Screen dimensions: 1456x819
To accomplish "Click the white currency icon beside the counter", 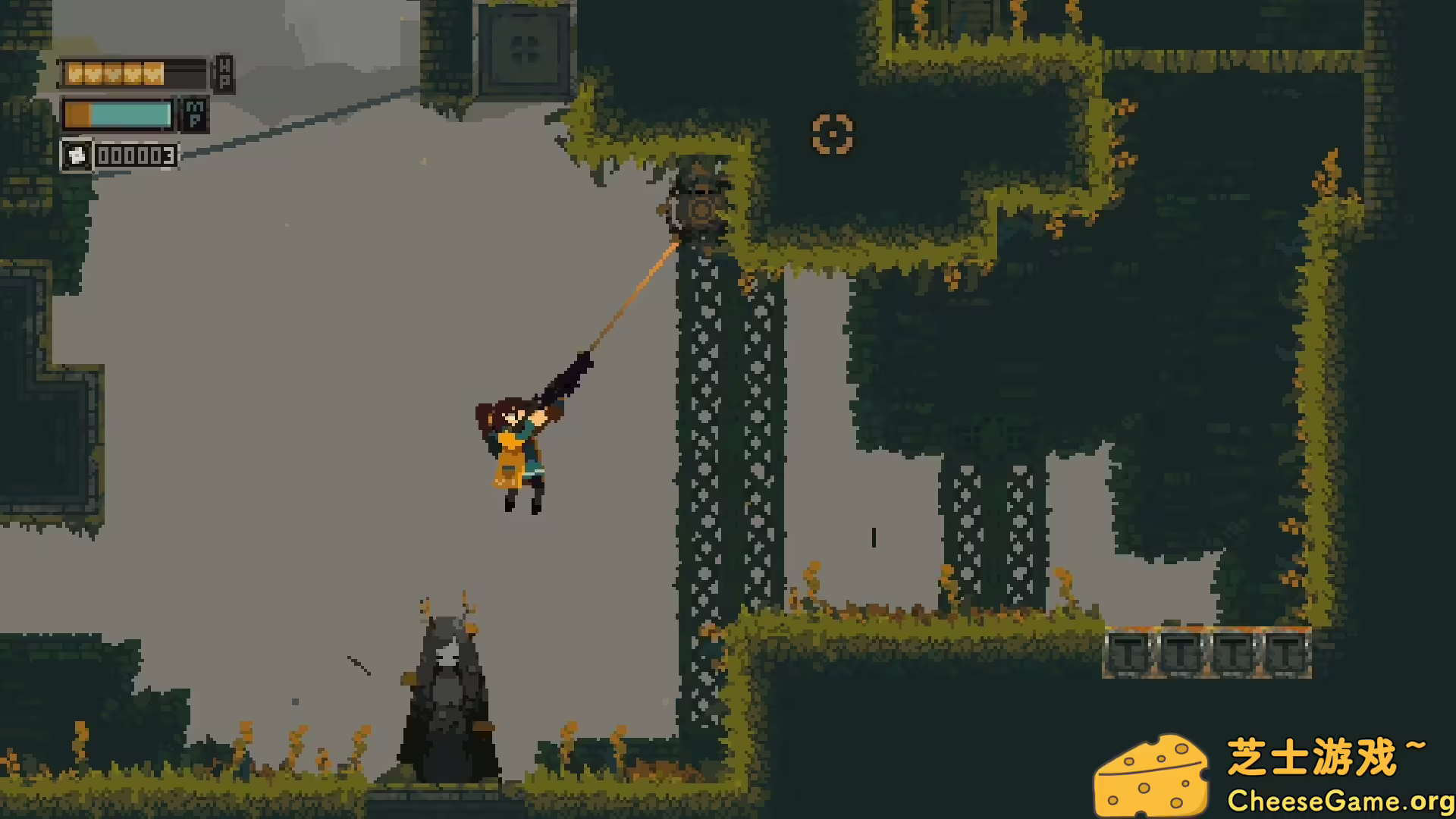I will 76,157.
